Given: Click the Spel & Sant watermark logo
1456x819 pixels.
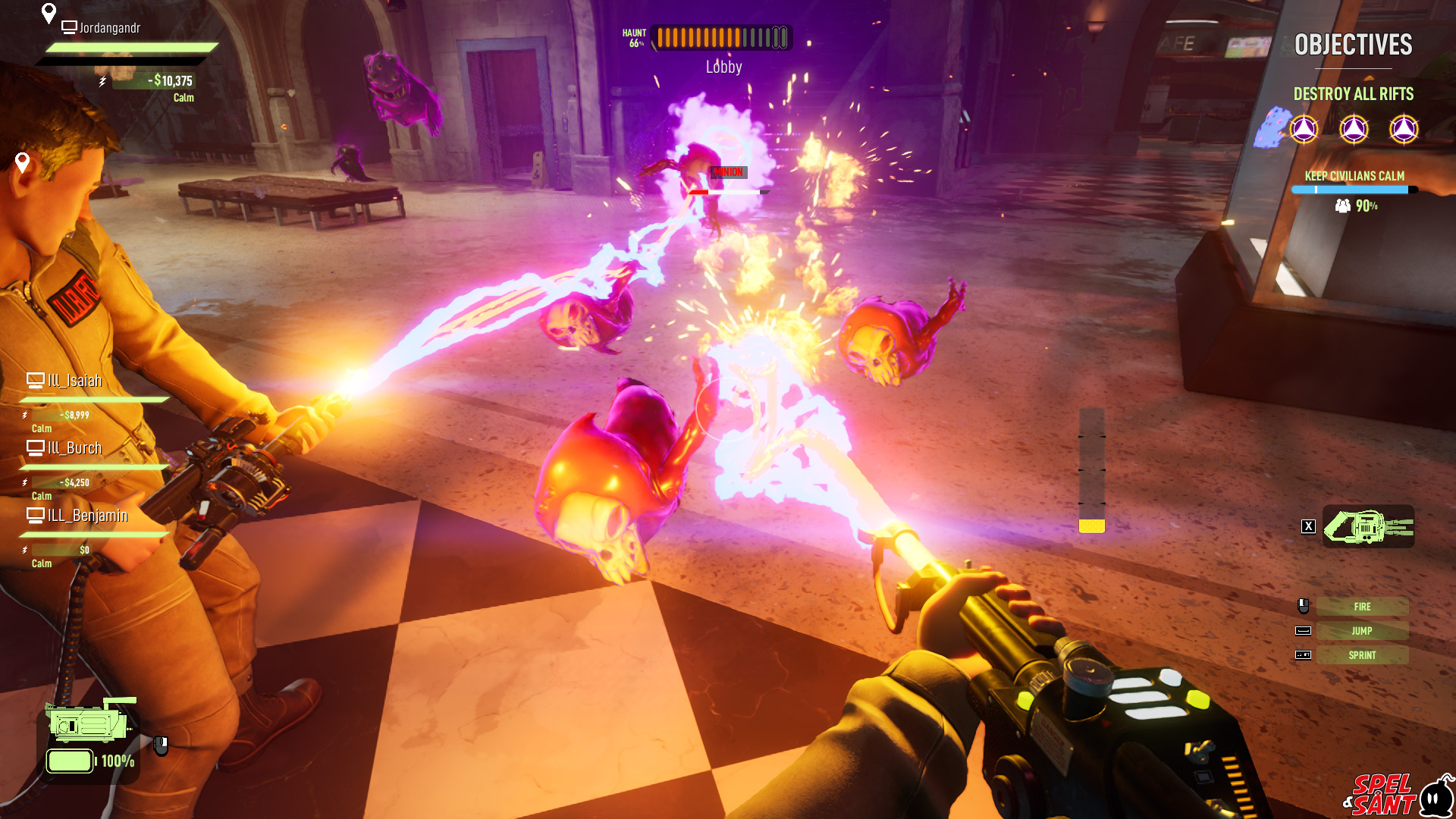Looking at the screenshot, I should (1397, 794).
